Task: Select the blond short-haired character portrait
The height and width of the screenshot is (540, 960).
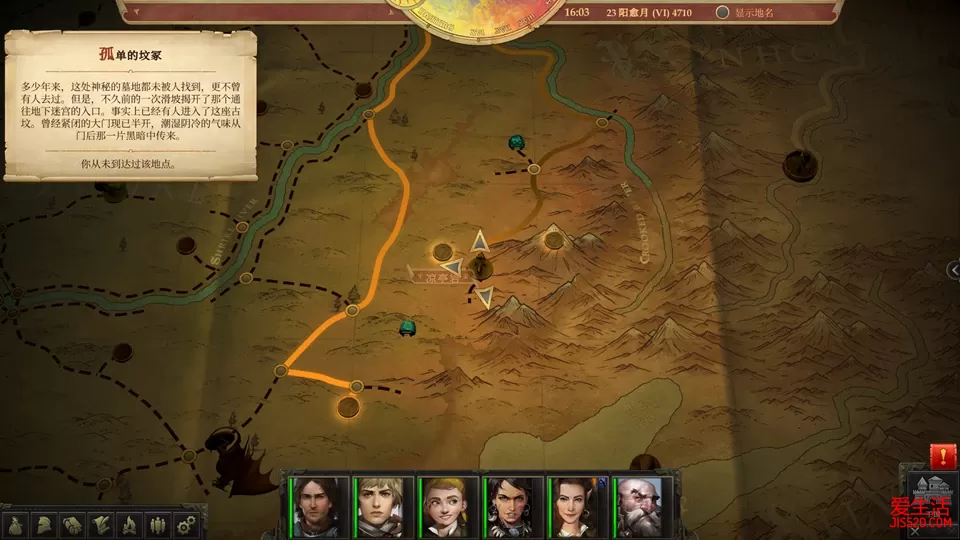Action: (x=383, y=505)
